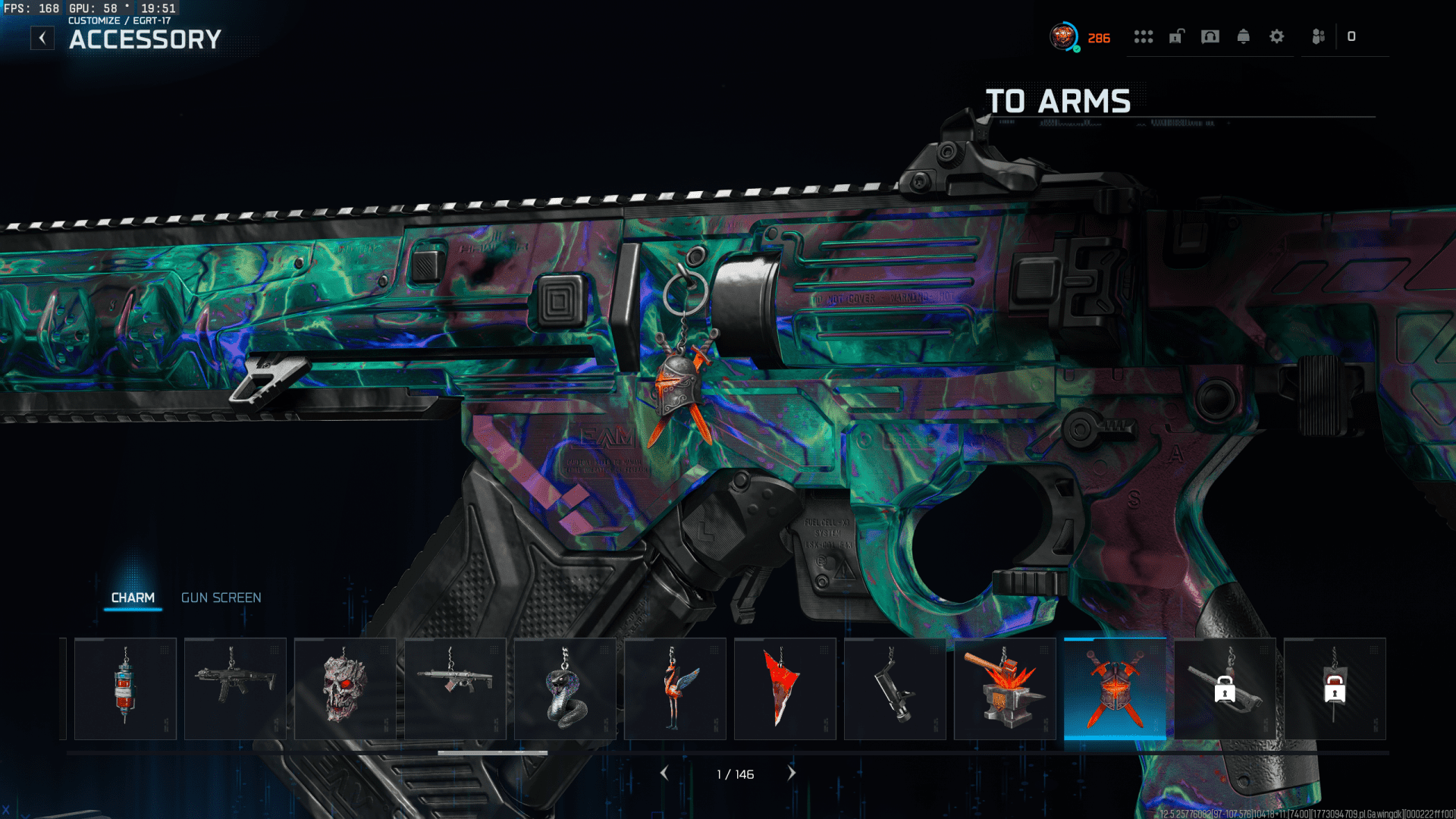The width and height of the screenshot is (1456, 819).
Task: Select the knight helmet To Arms charm
Action: 1115,689
